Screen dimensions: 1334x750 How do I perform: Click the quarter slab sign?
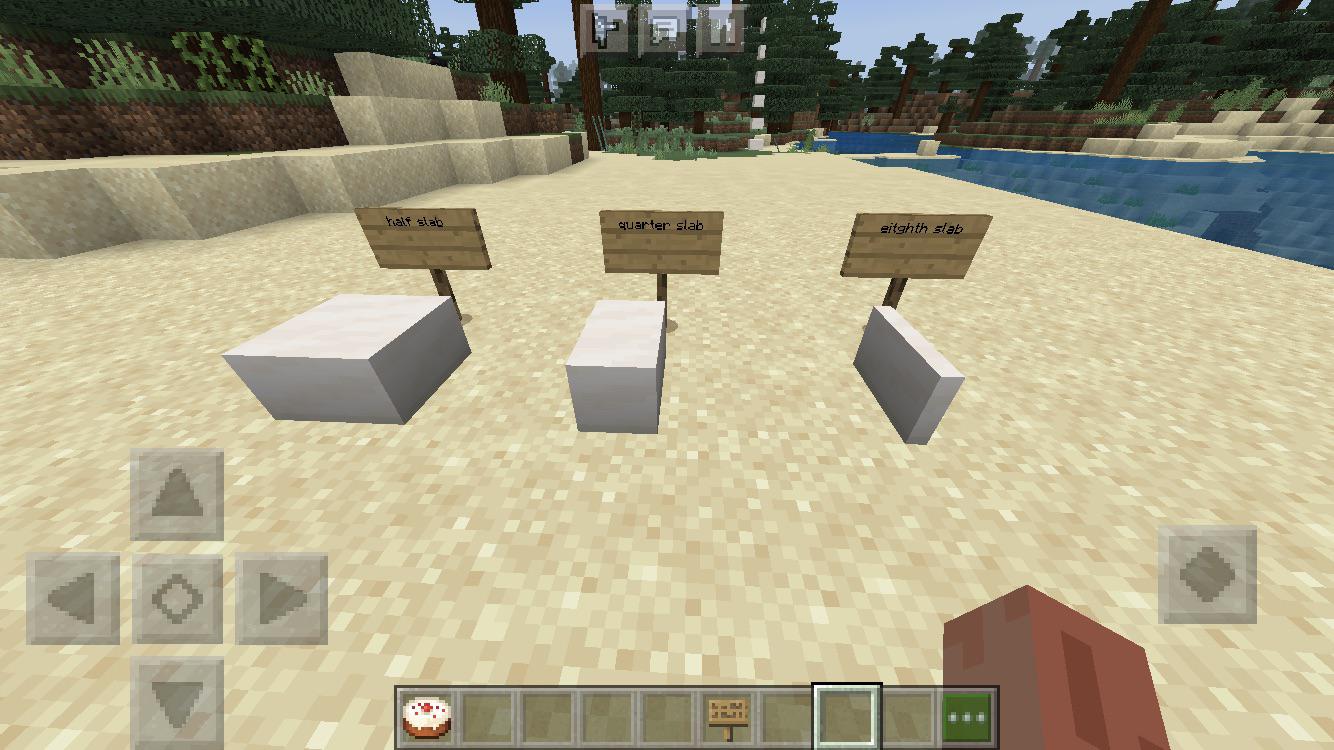pos(664,240)
